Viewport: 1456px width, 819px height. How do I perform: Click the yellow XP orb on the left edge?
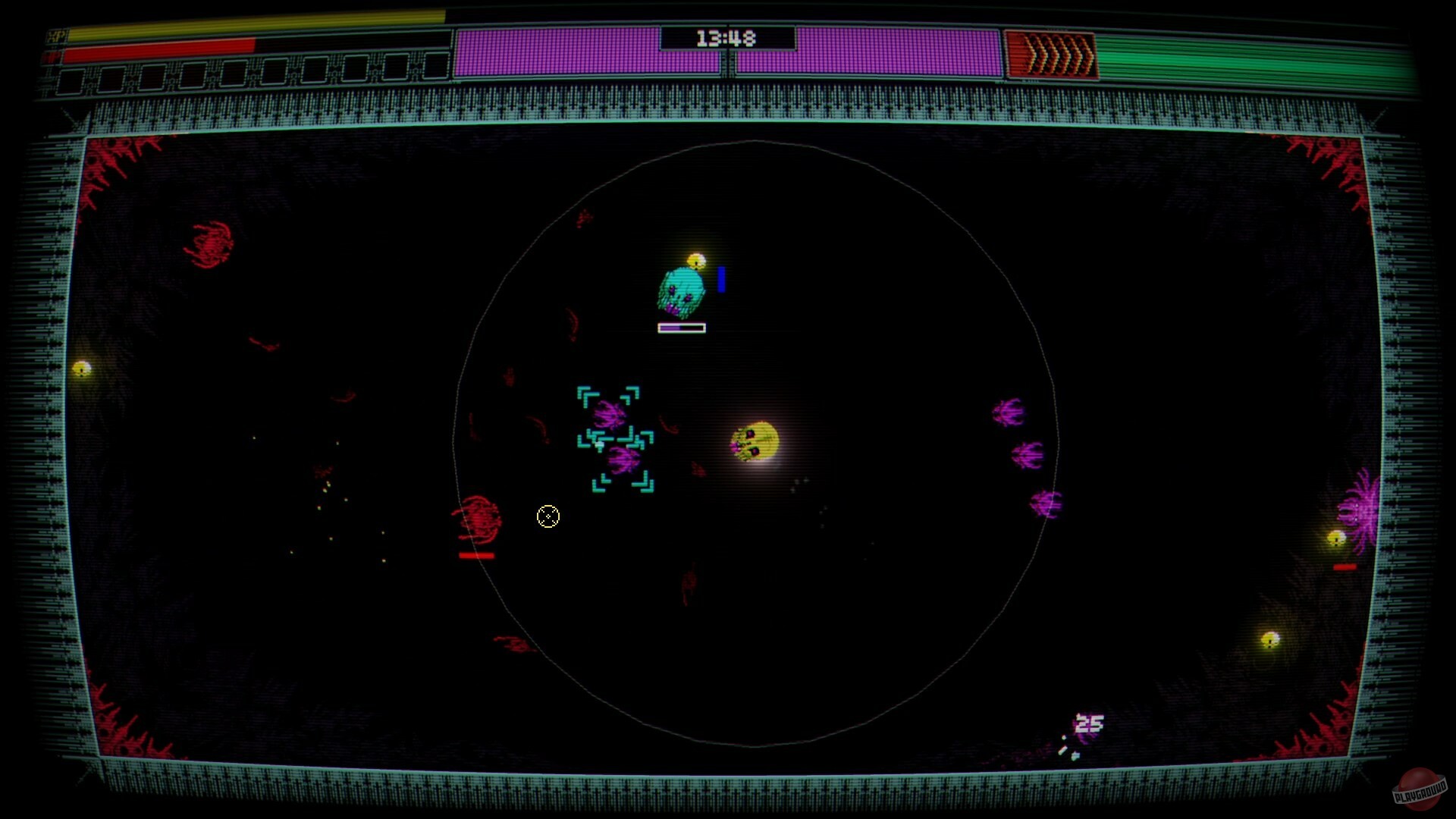point(81,369)
